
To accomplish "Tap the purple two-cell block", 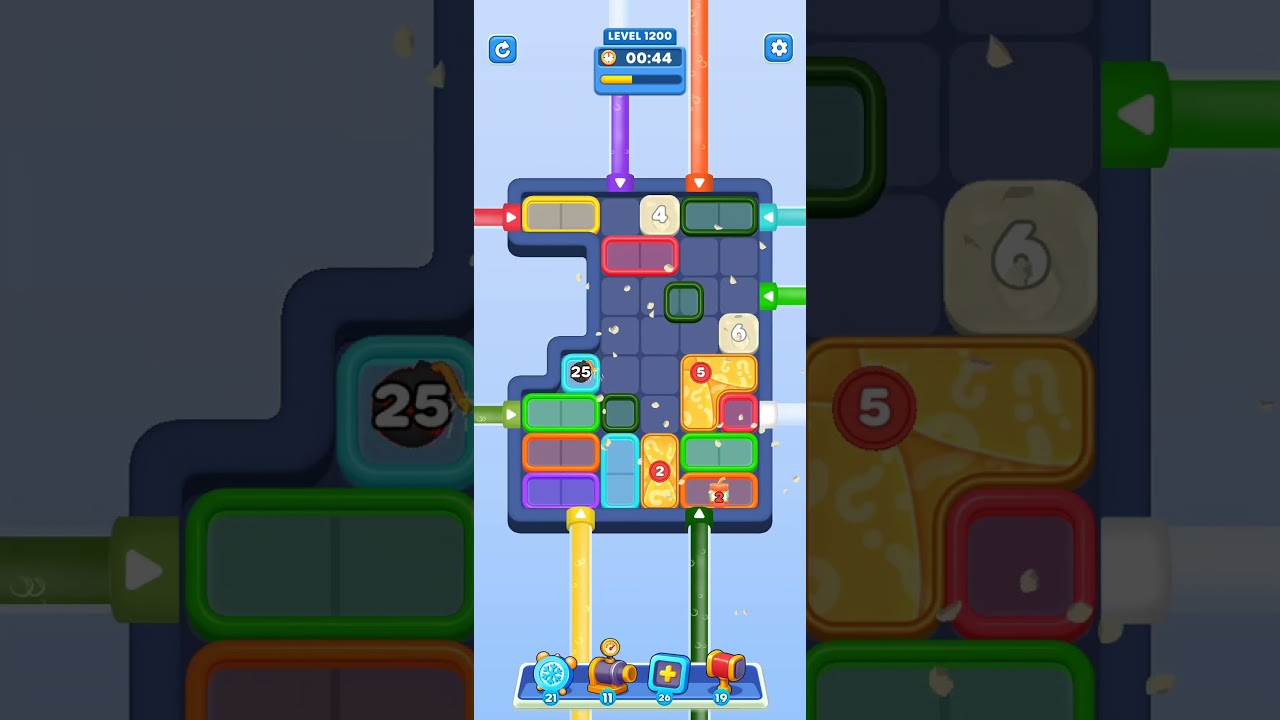I will point(560,489).
